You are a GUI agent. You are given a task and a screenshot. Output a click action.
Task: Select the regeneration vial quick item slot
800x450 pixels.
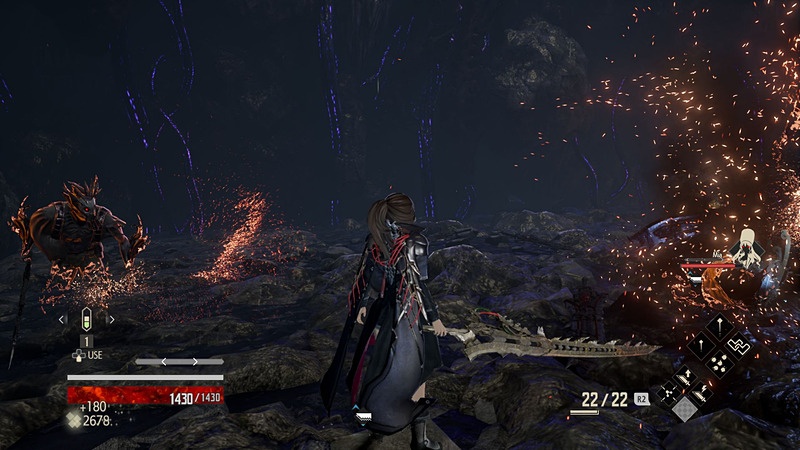pyautogui.click(x=86, y=320)
